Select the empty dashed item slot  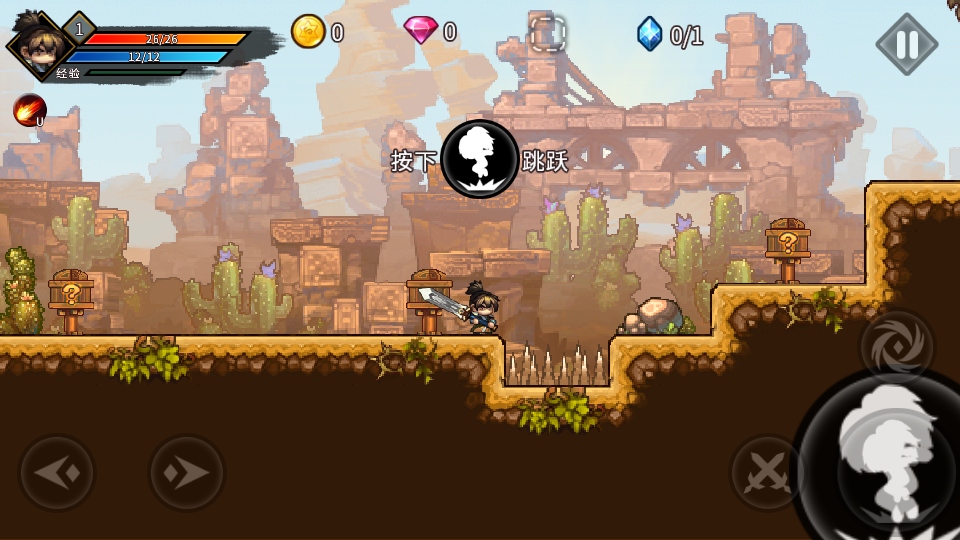[x=547, y=34]
